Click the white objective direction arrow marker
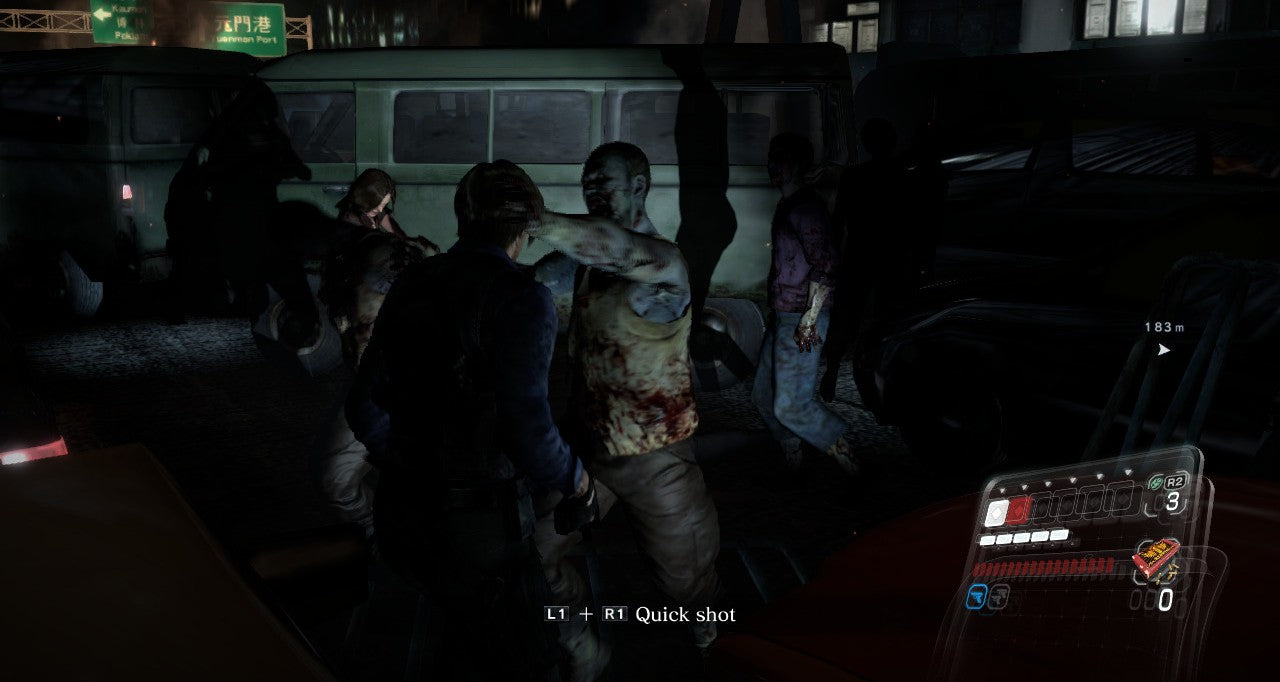1280x682 pixels. (1163, 350)
